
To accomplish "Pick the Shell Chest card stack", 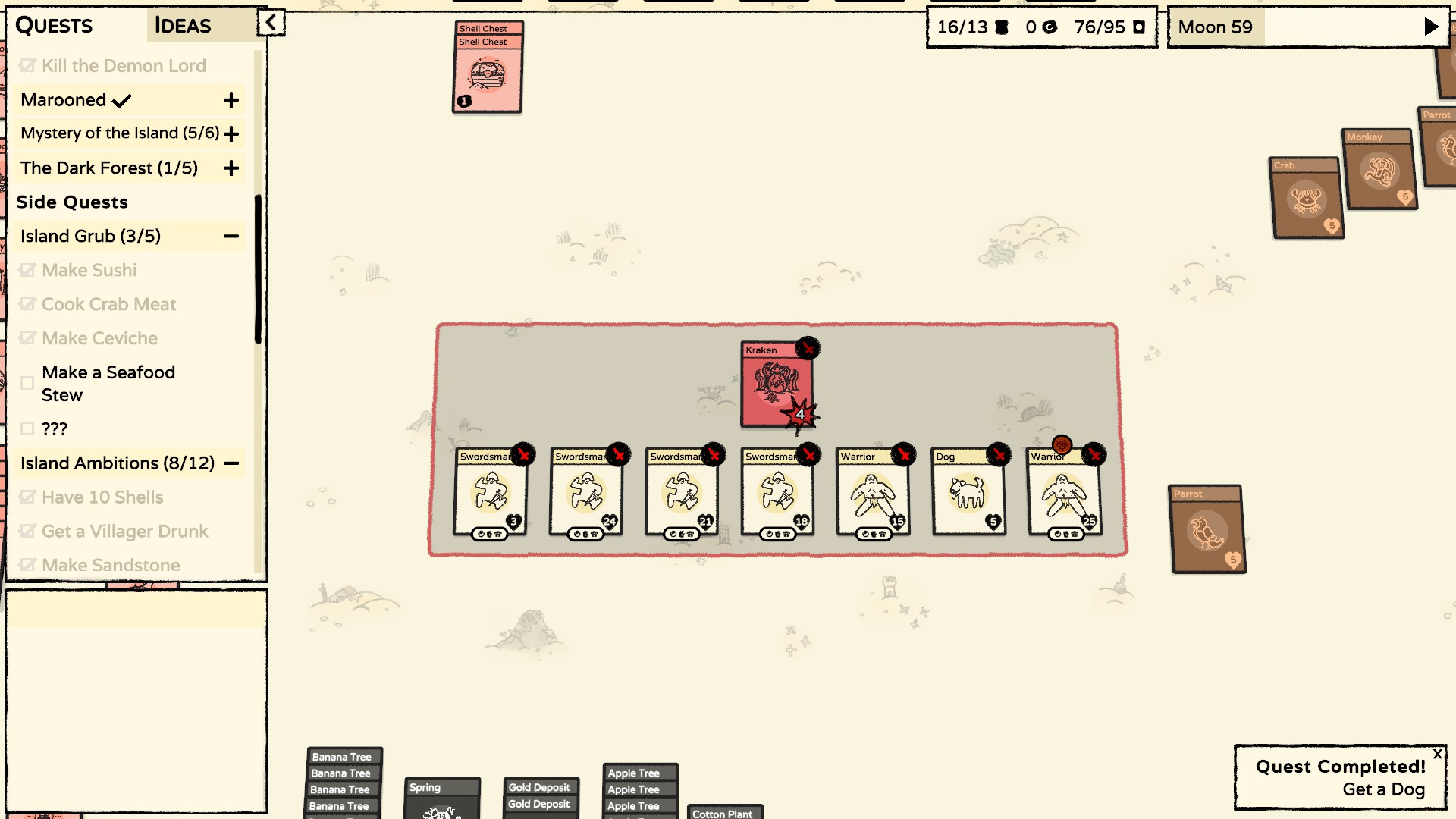I will 487,74.
